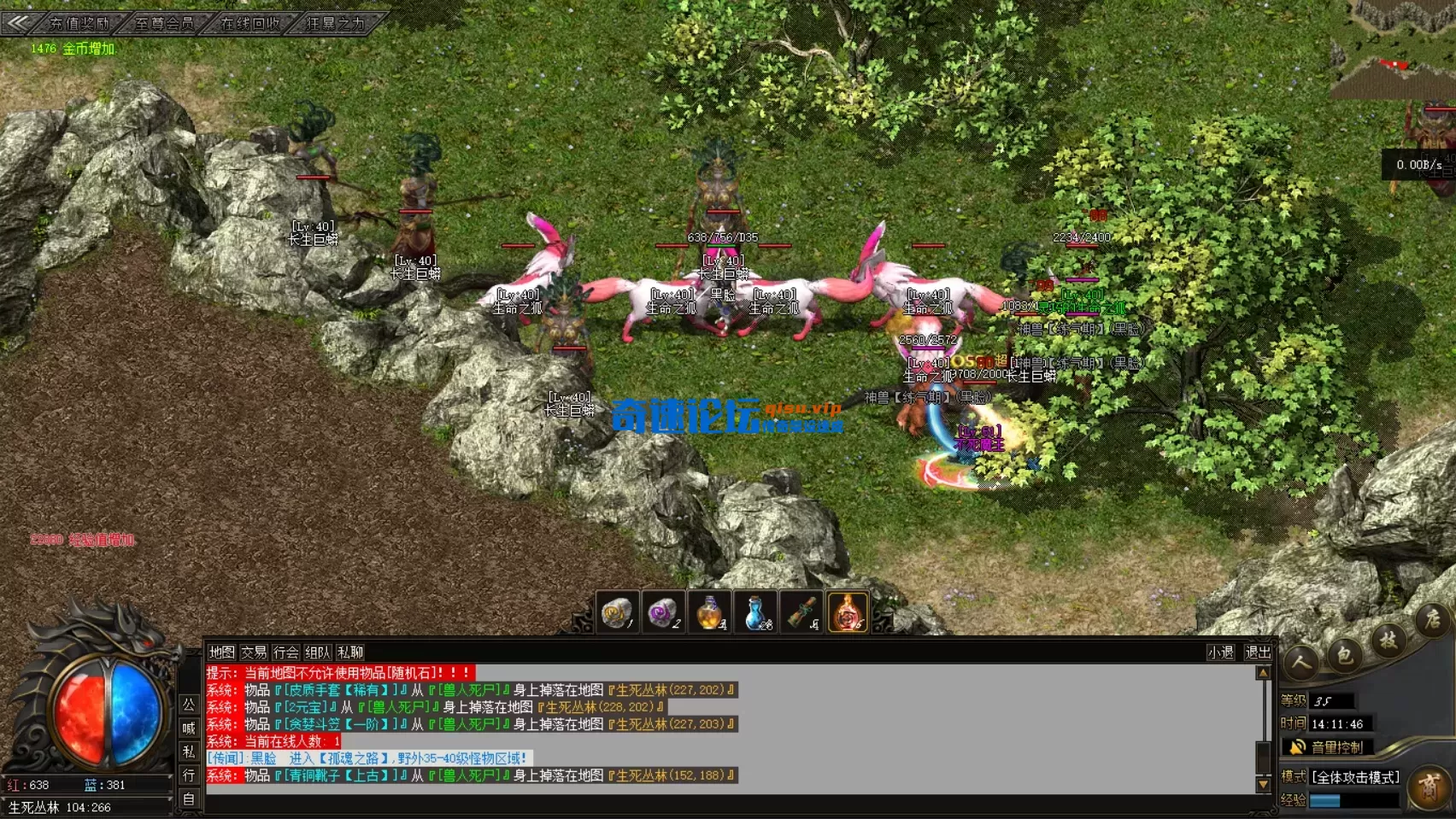Open the bag with the 包 button
The height and width of the screenshot is (819, 1456).
pyautogui.click(x=1344, y=655)
